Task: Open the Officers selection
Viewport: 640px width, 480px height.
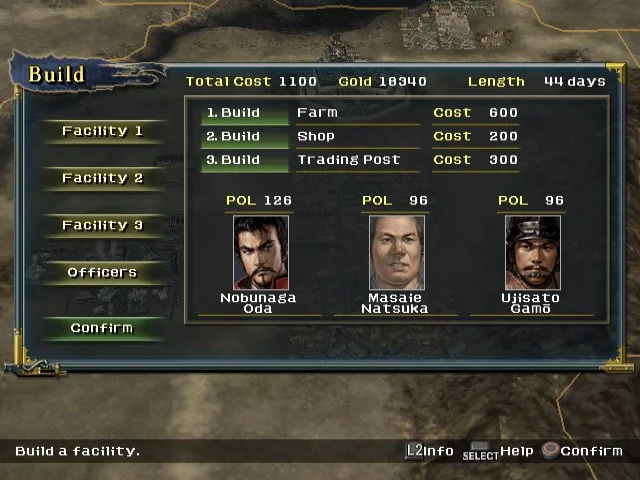Action: point(102,272)
